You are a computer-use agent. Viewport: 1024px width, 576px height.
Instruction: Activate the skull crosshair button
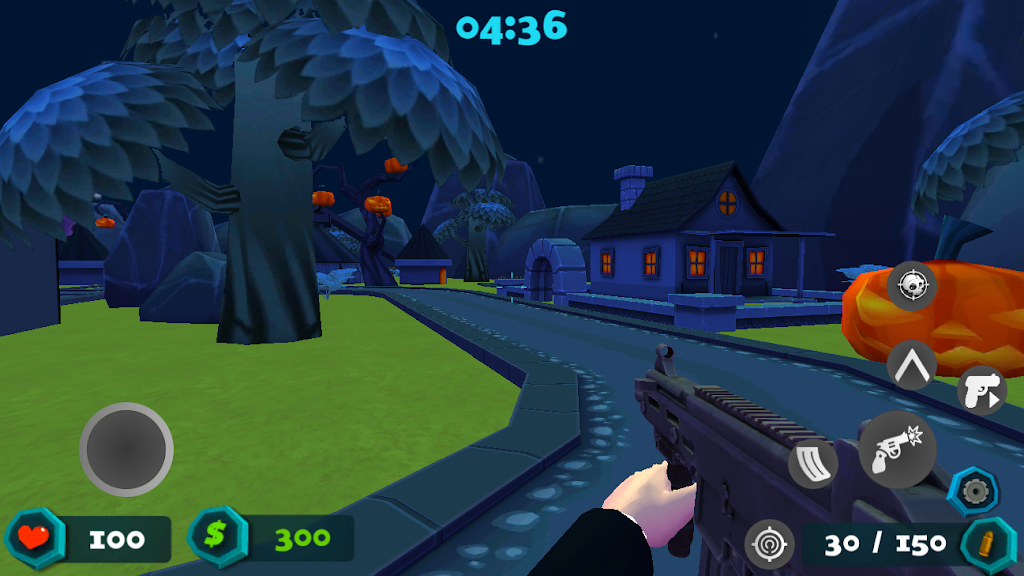point(911,286)
